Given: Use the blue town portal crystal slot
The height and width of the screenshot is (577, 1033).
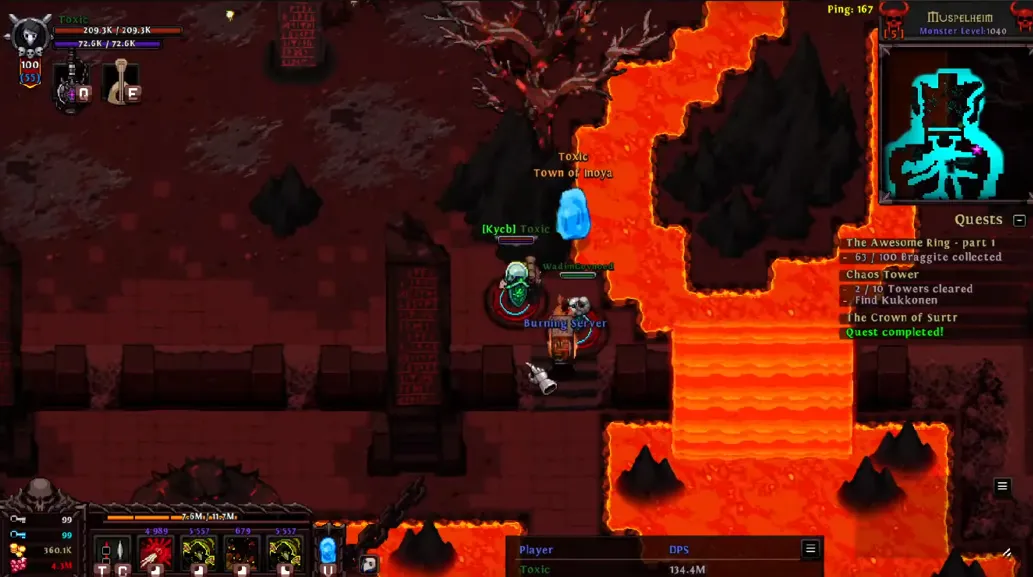Looking at the screenshot, I should (x=328, y=553).
